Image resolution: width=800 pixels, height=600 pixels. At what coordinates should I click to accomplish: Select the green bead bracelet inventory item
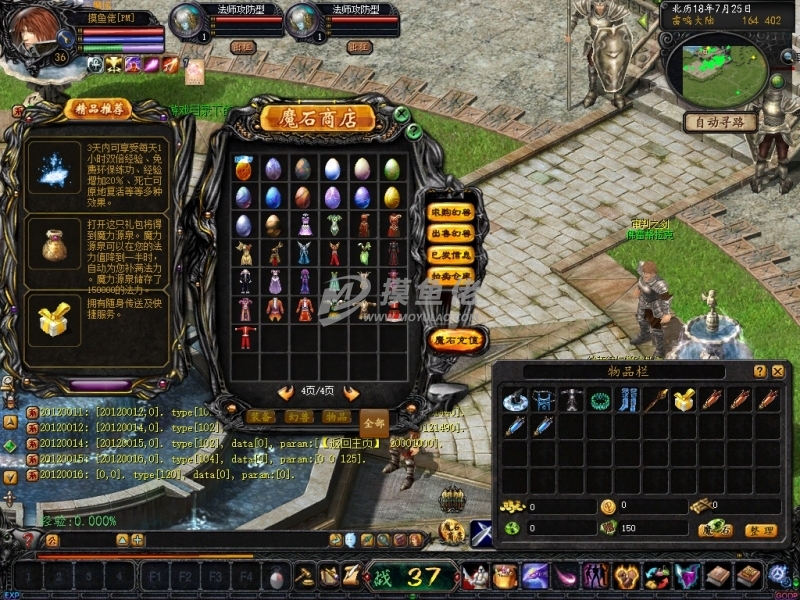601,401
